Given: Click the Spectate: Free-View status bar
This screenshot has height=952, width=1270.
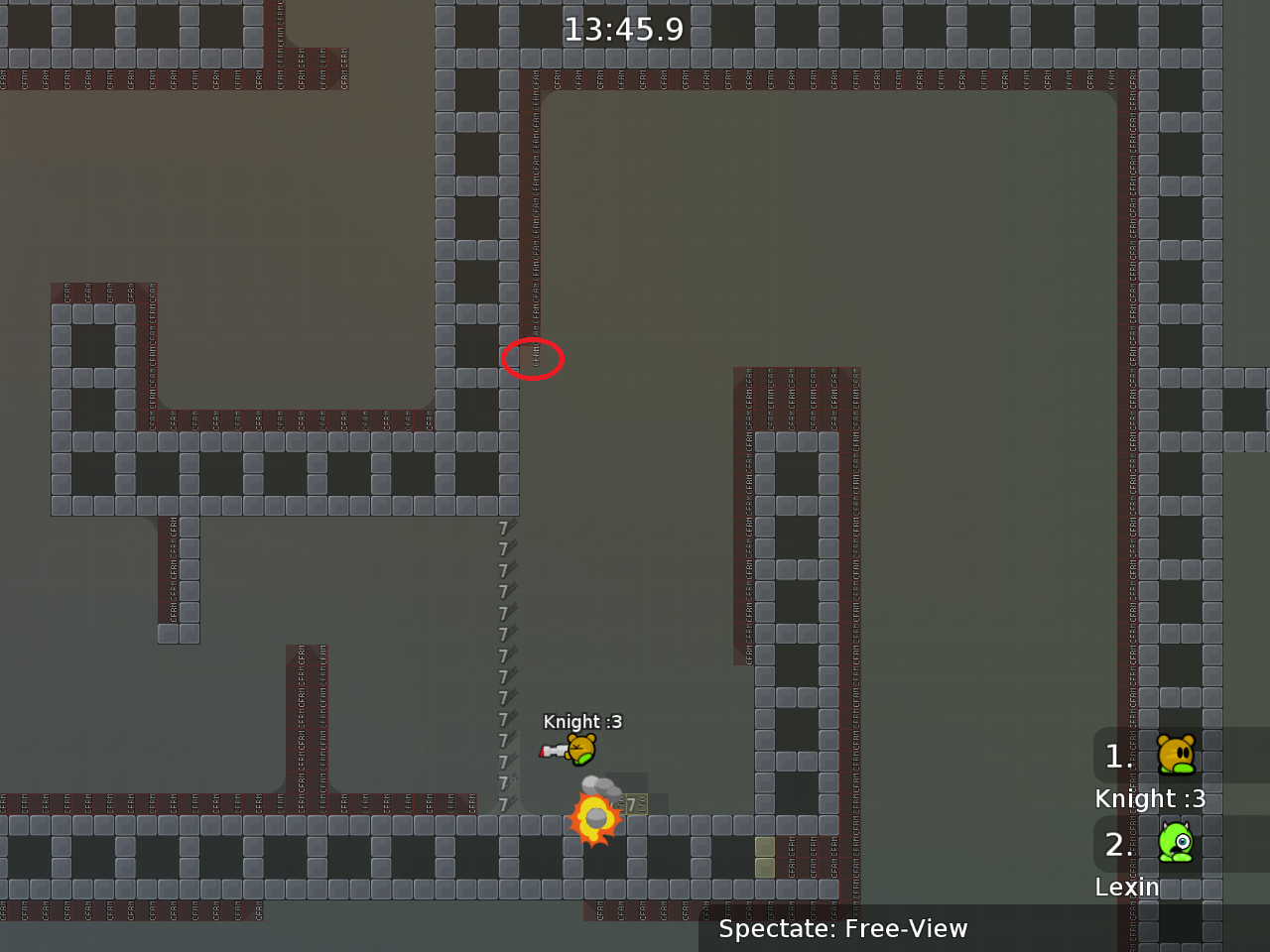Looking at the screenshot, I should pos(842,929).
